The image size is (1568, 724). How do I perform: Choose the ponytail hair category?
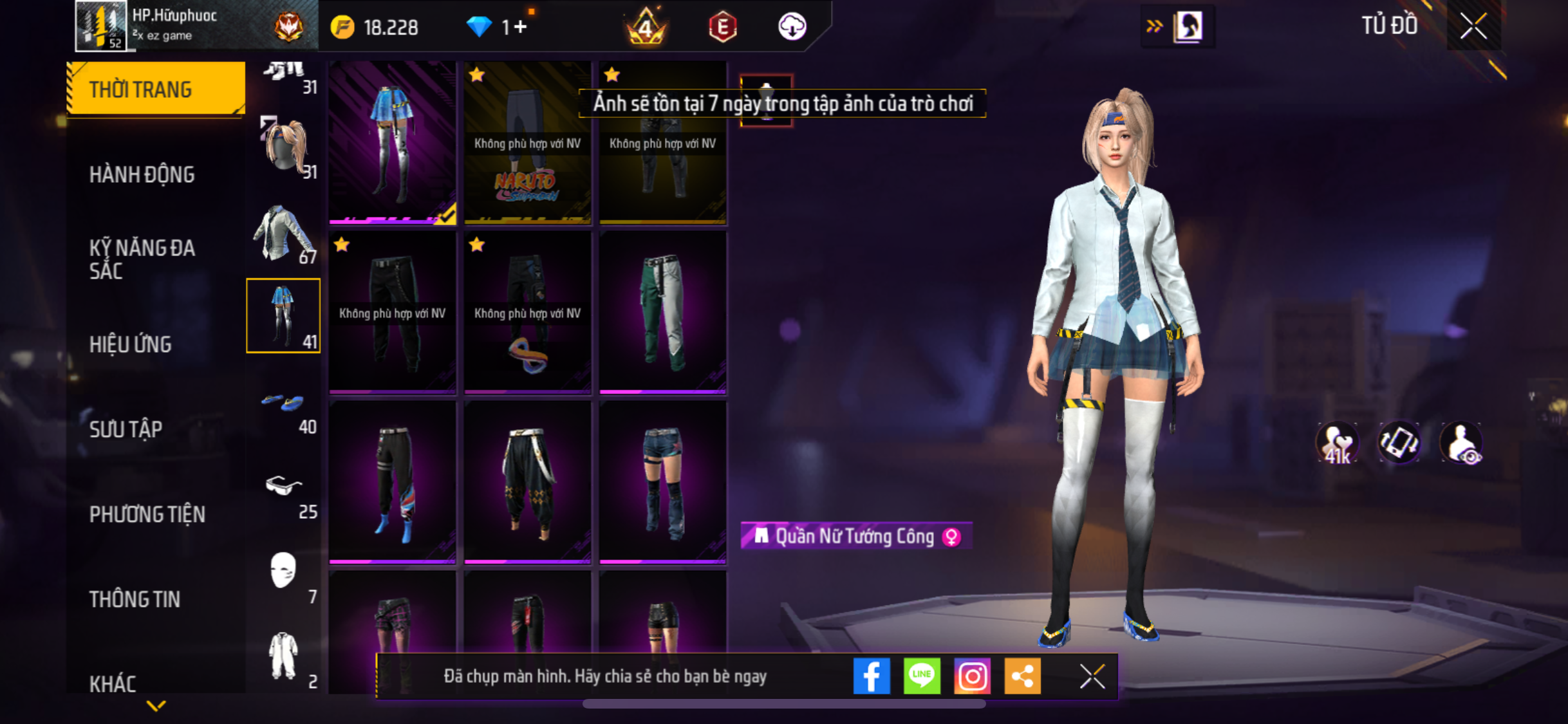click(x=283, y=148)
